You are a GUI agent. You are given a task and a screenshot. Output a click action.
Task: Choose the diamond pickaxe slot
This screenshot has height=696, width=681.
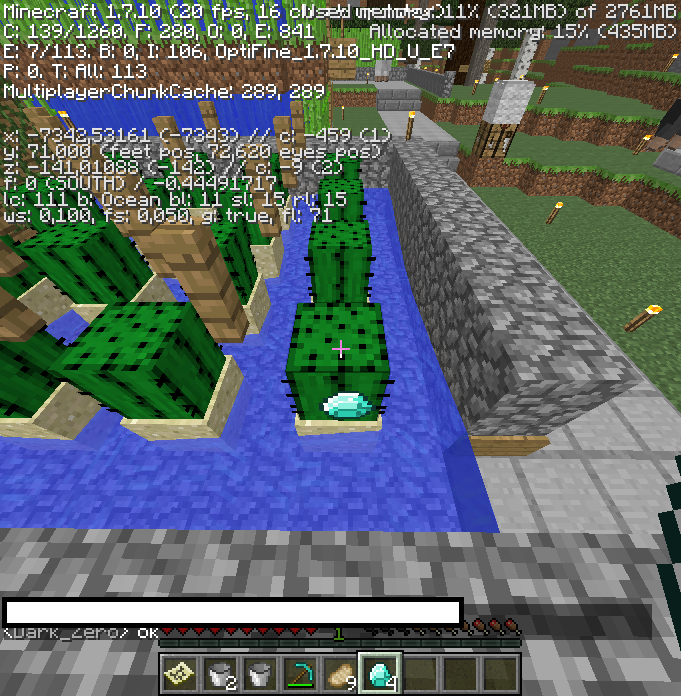[x=300, y=674]
